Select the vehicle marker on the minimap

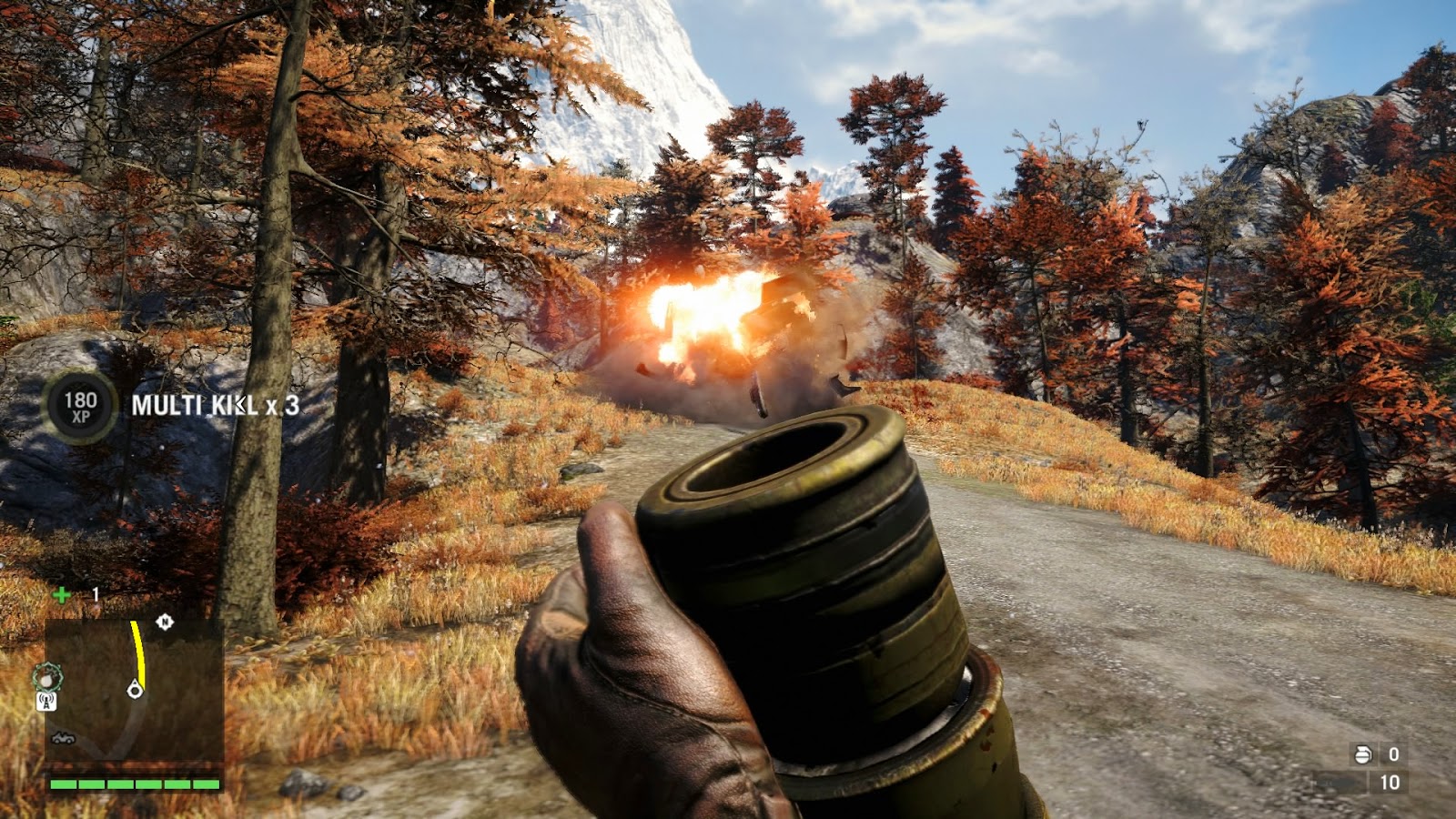pos(63,738)
